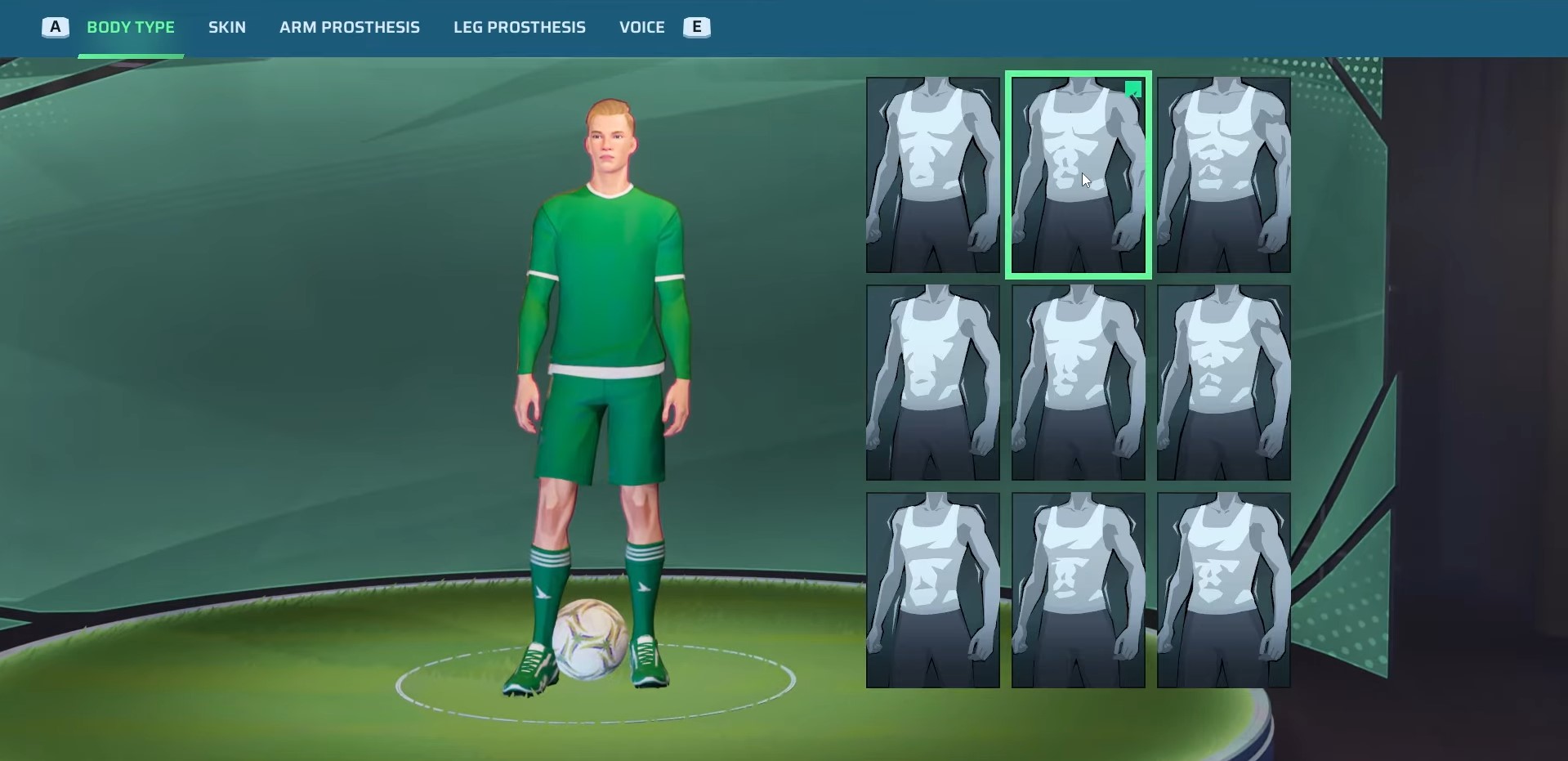This screenshot has height=761, width=1568.
Task: Open the LEG PROSTHESIS tab
Action: point(520,27)
